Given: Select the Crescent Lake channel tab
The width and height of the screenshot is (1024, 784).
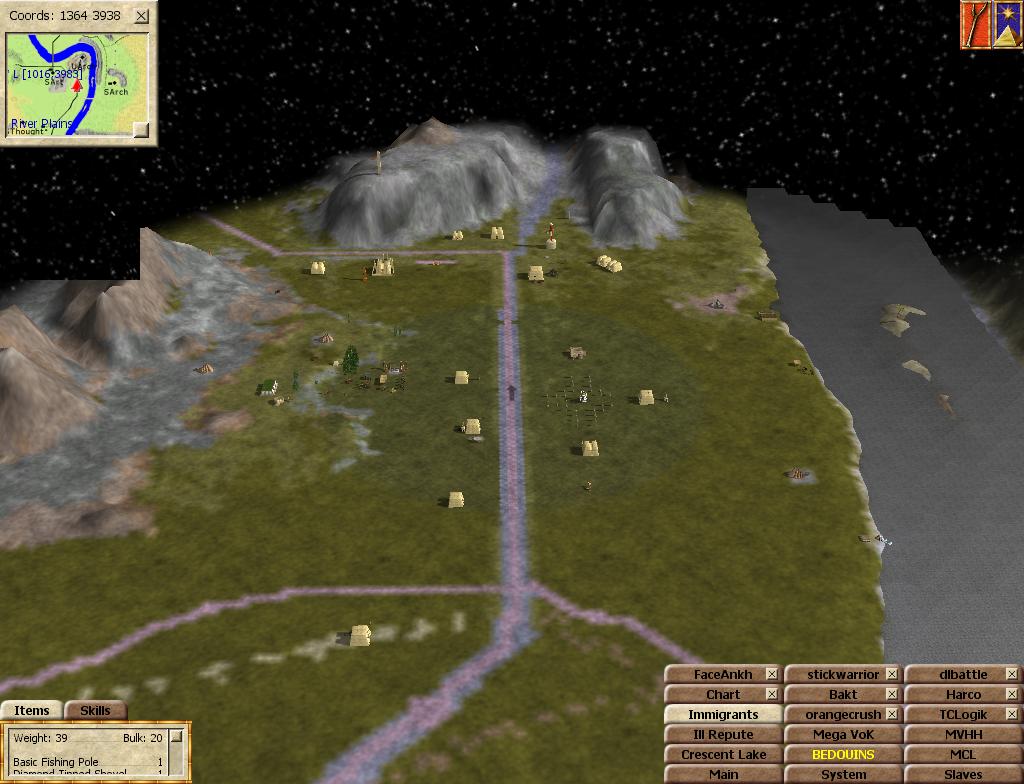Looking at the screenshot, I should [723, 754].
